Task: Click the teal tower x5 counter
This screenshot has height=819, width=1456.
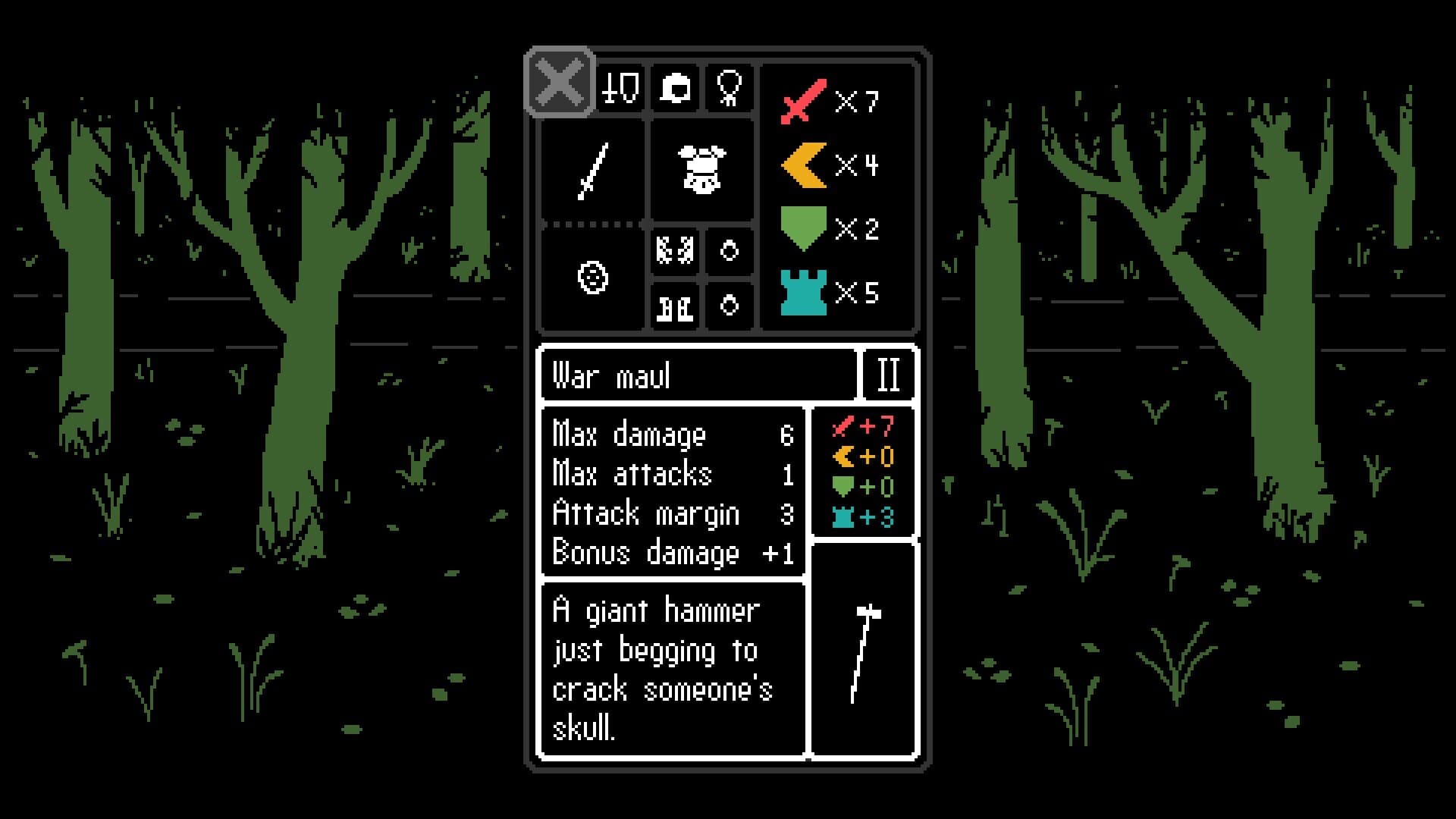Action: tap(830, 290)
